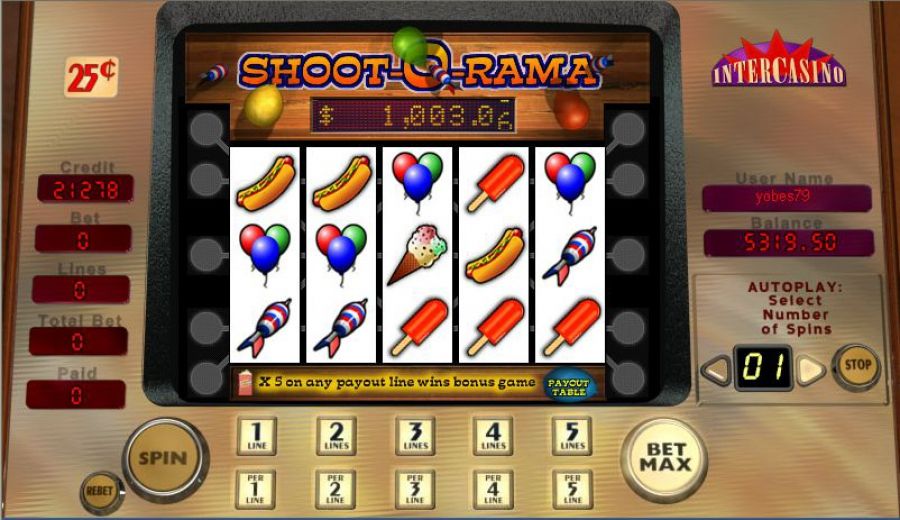Stop autoplay with the Stop button
900x520 pixels.
coord(857,365)
